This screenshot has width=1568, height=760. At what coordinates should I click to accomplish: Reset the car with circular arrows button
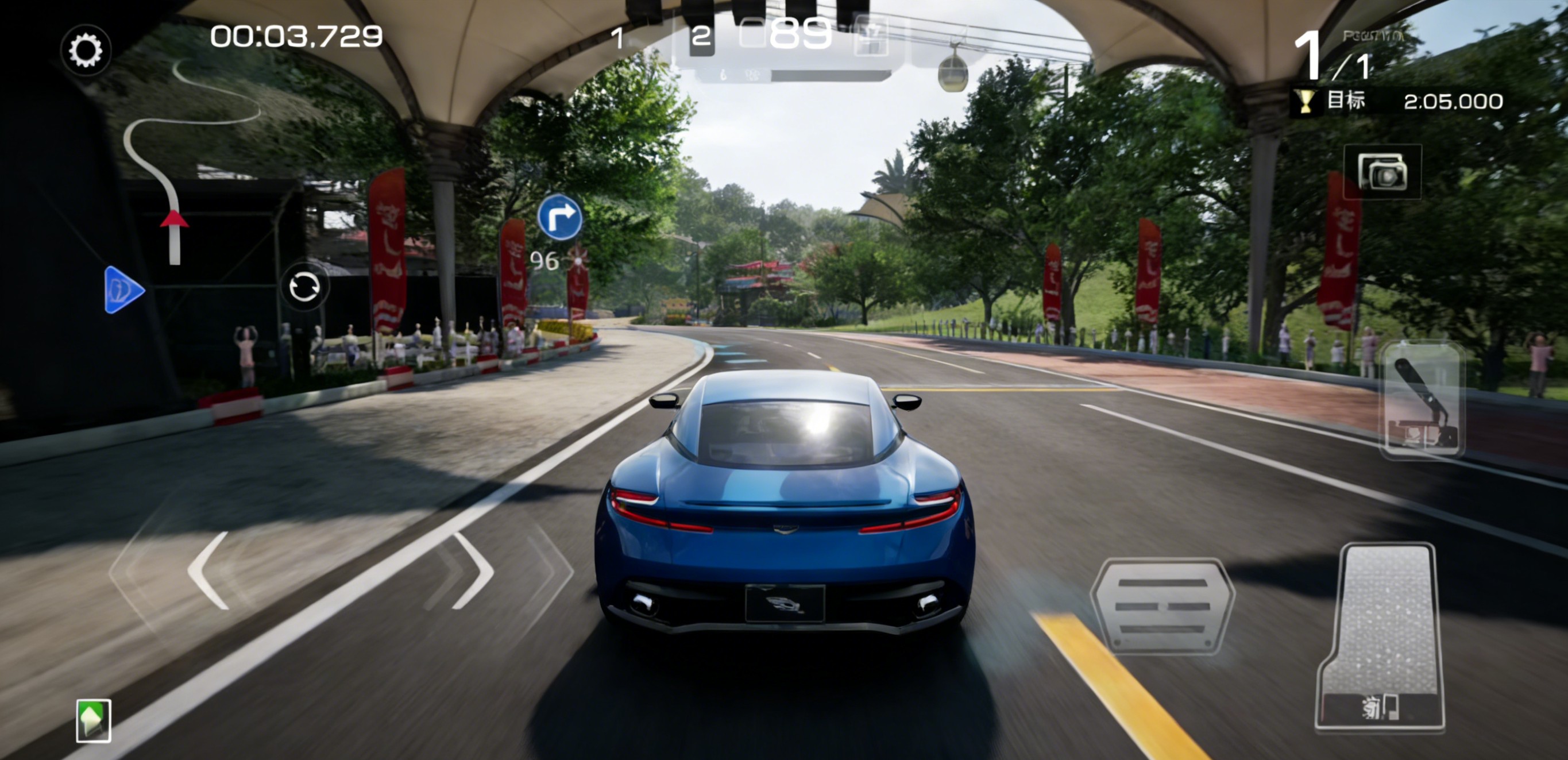(x=304, y=286)
